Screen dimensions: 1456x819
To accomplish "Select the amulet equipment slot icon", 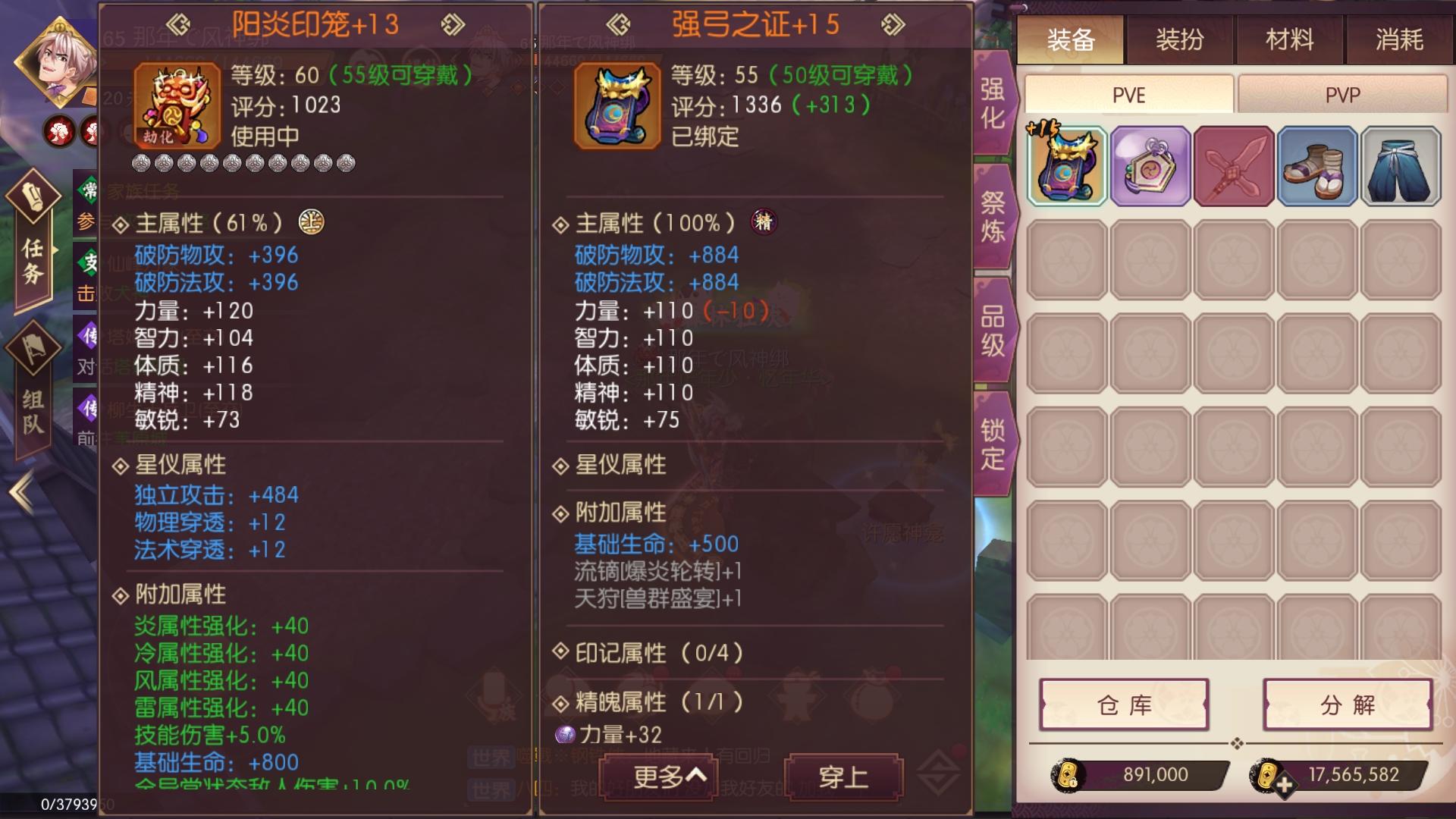I will point(1151,165).
